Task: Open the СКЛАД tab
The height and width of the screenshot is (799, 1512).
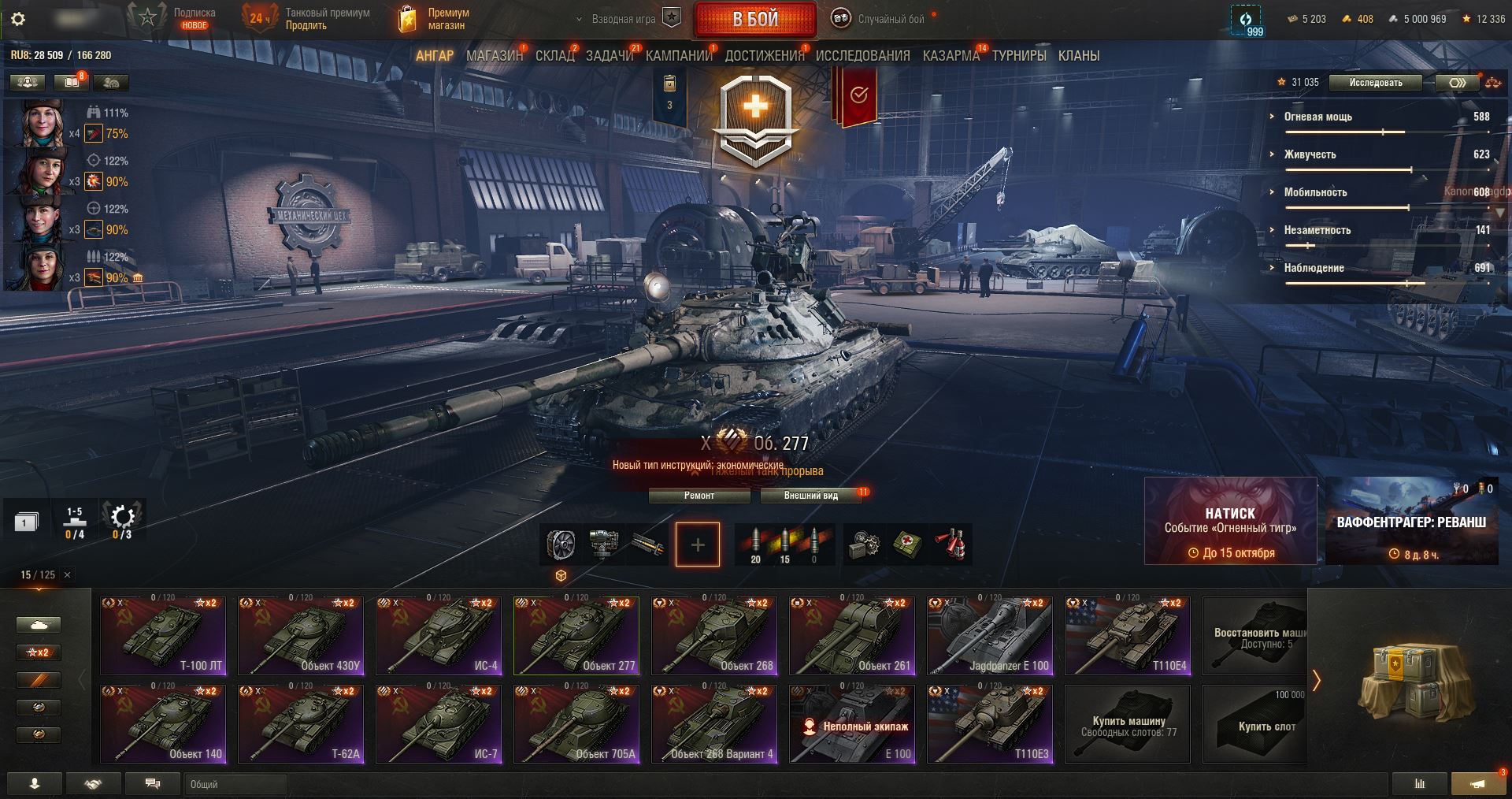Action: [554, 56]
